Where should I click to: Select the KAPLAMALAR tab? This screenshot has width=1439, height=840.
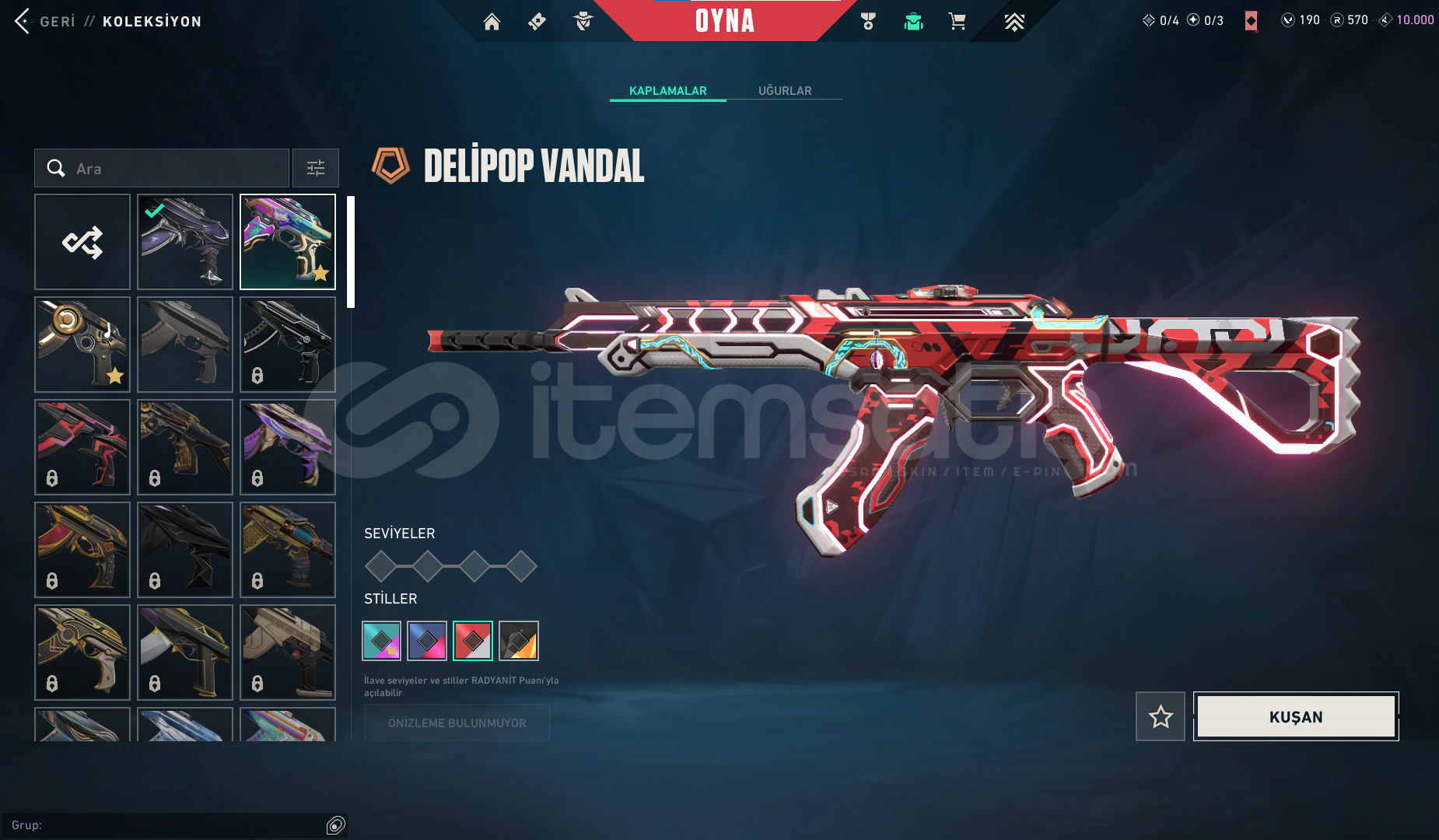[667, 91]
